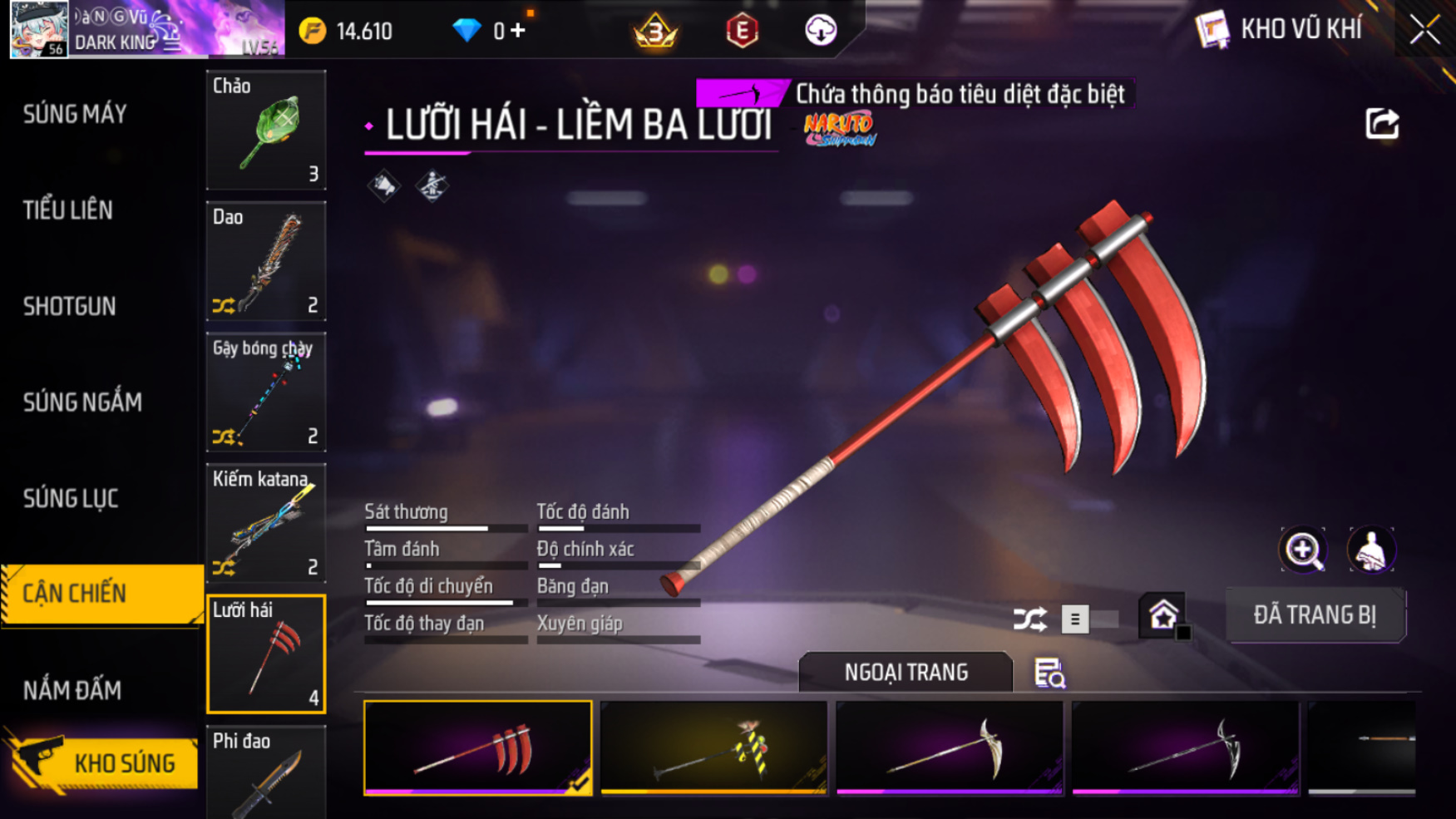Preview skin on character model icon
This screenshot has width=1456, height=819.
pyautogui.click(x=1370, y=550)
